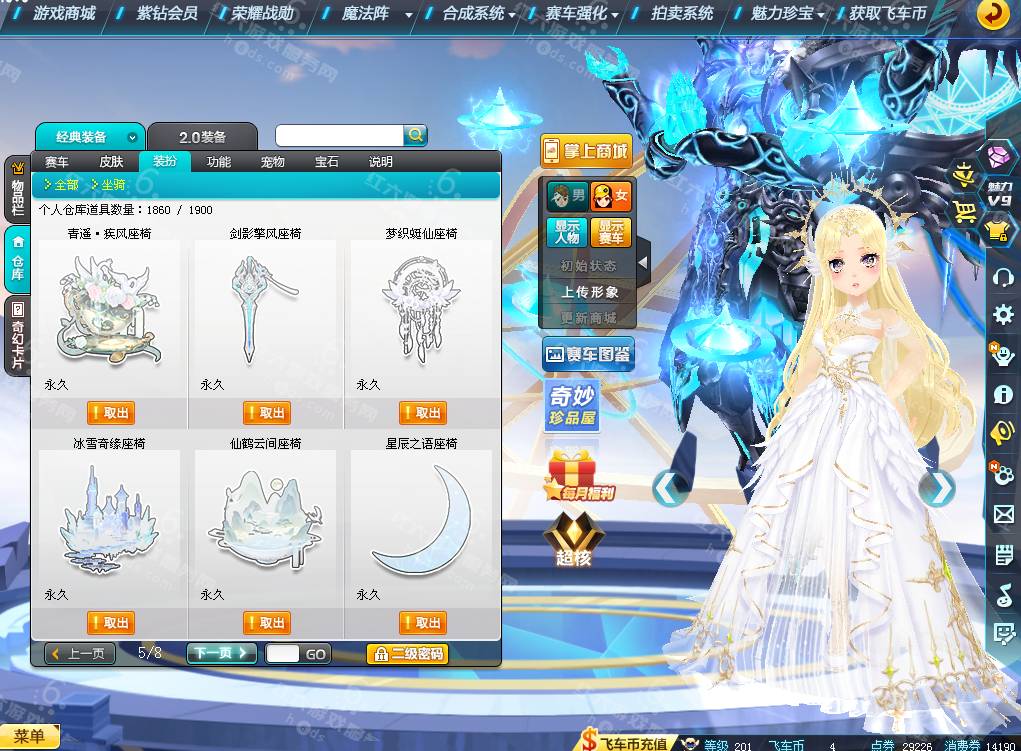Select the 女 female character option
The height and width of the screenshot is (751, 1021).
(611, 195)
